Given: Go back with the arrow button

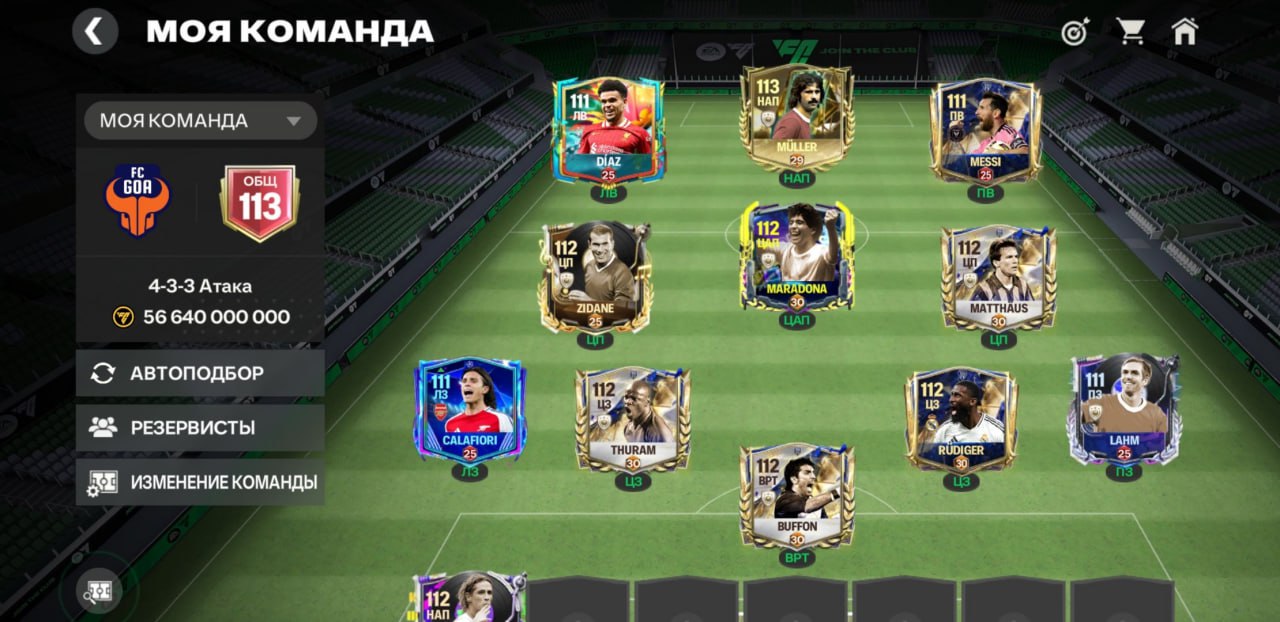Looking at the screenshot, I should (x=95, y=32).
